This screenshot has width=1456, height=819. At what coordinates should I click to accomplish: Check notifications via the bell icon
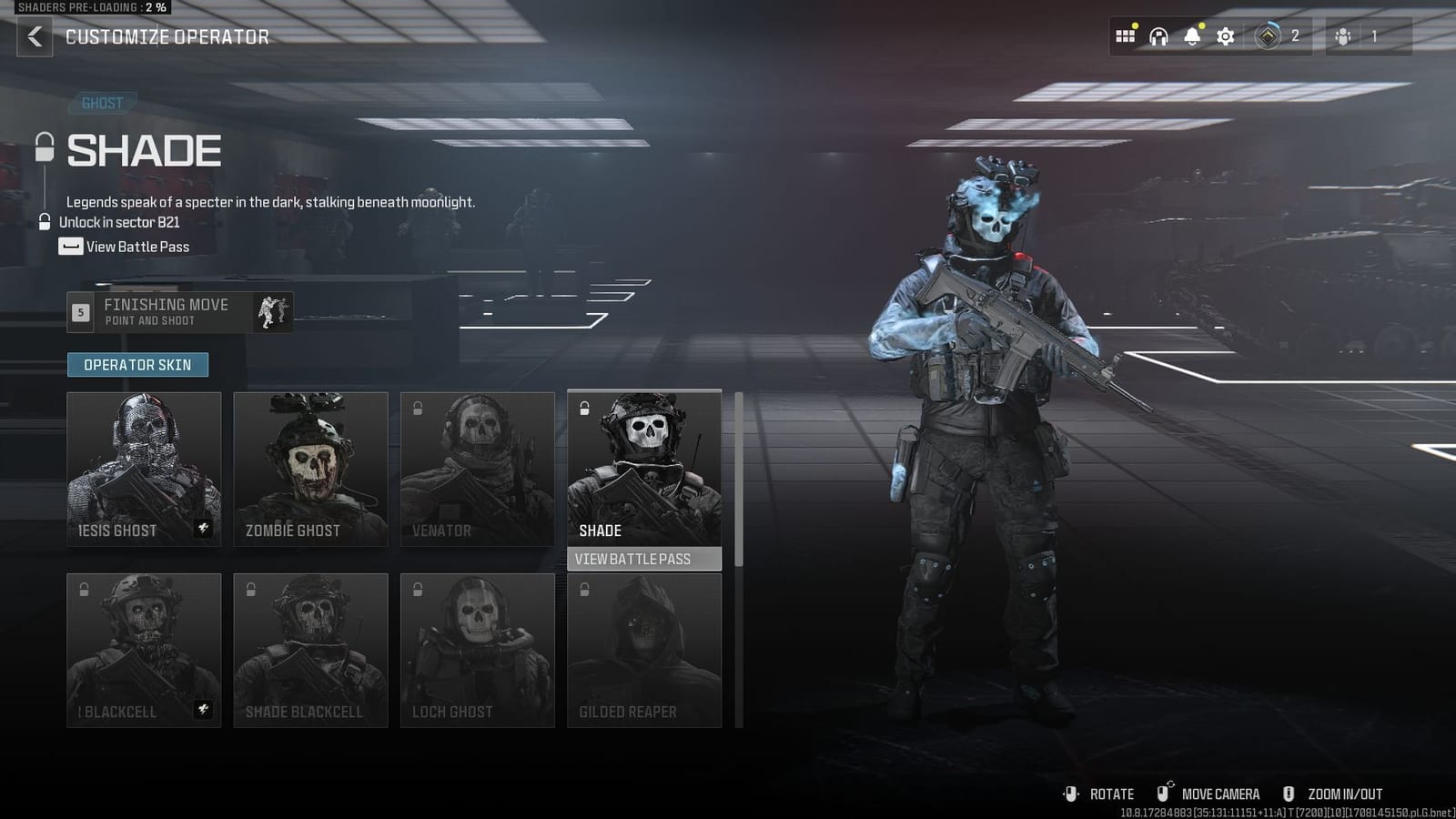coord(1191,36)
